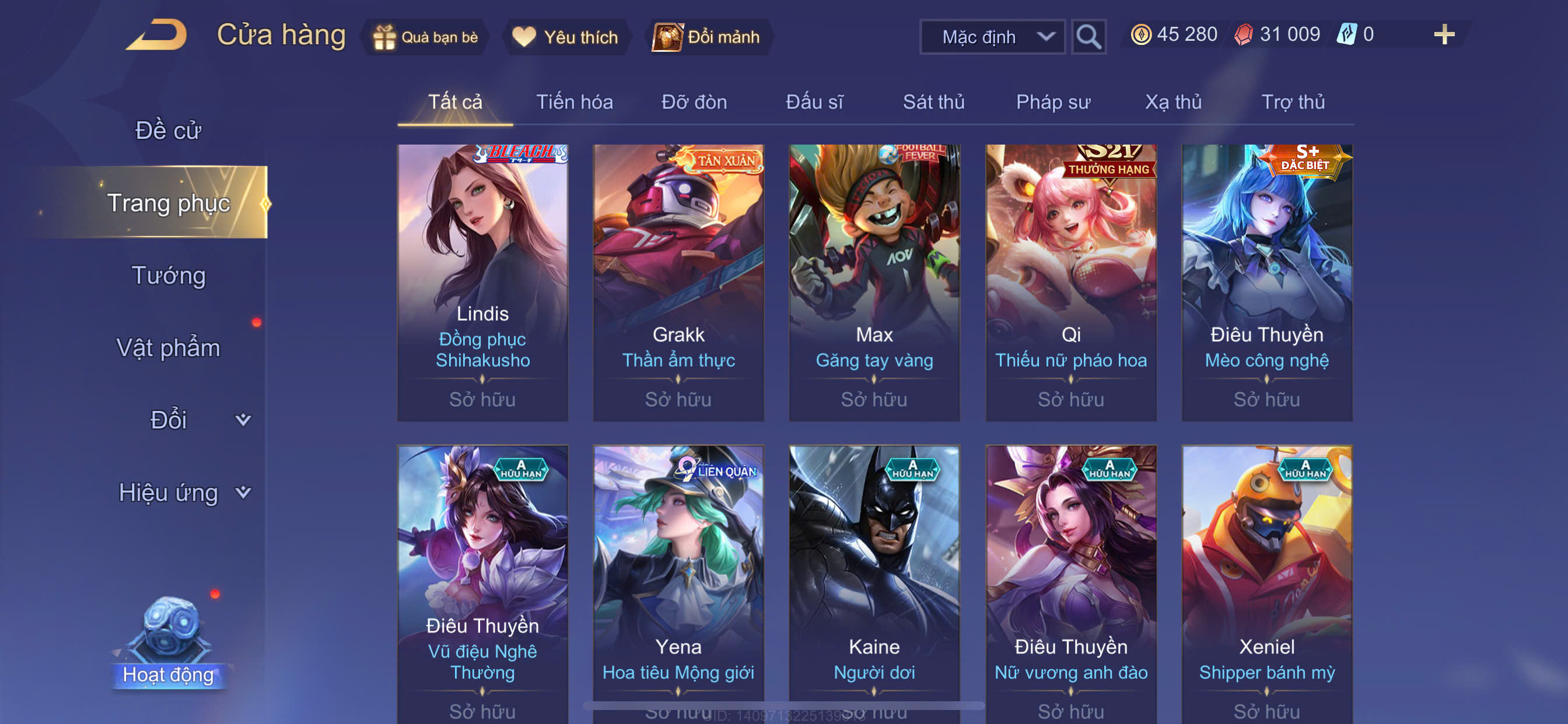The image size is (1568, 724).
Task: View Kaine Người dơi skin card
Action: coord(874,578)
